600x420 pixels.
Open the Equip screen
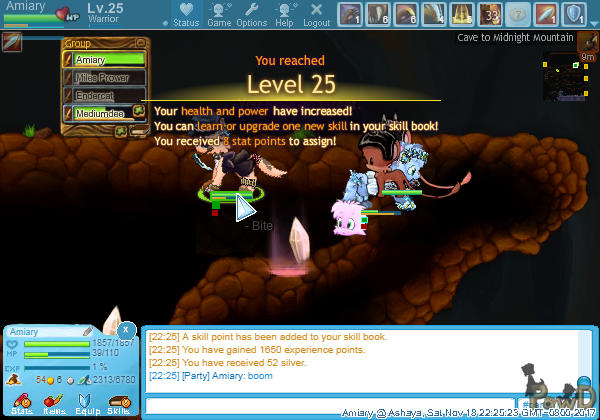pos(86,403)
